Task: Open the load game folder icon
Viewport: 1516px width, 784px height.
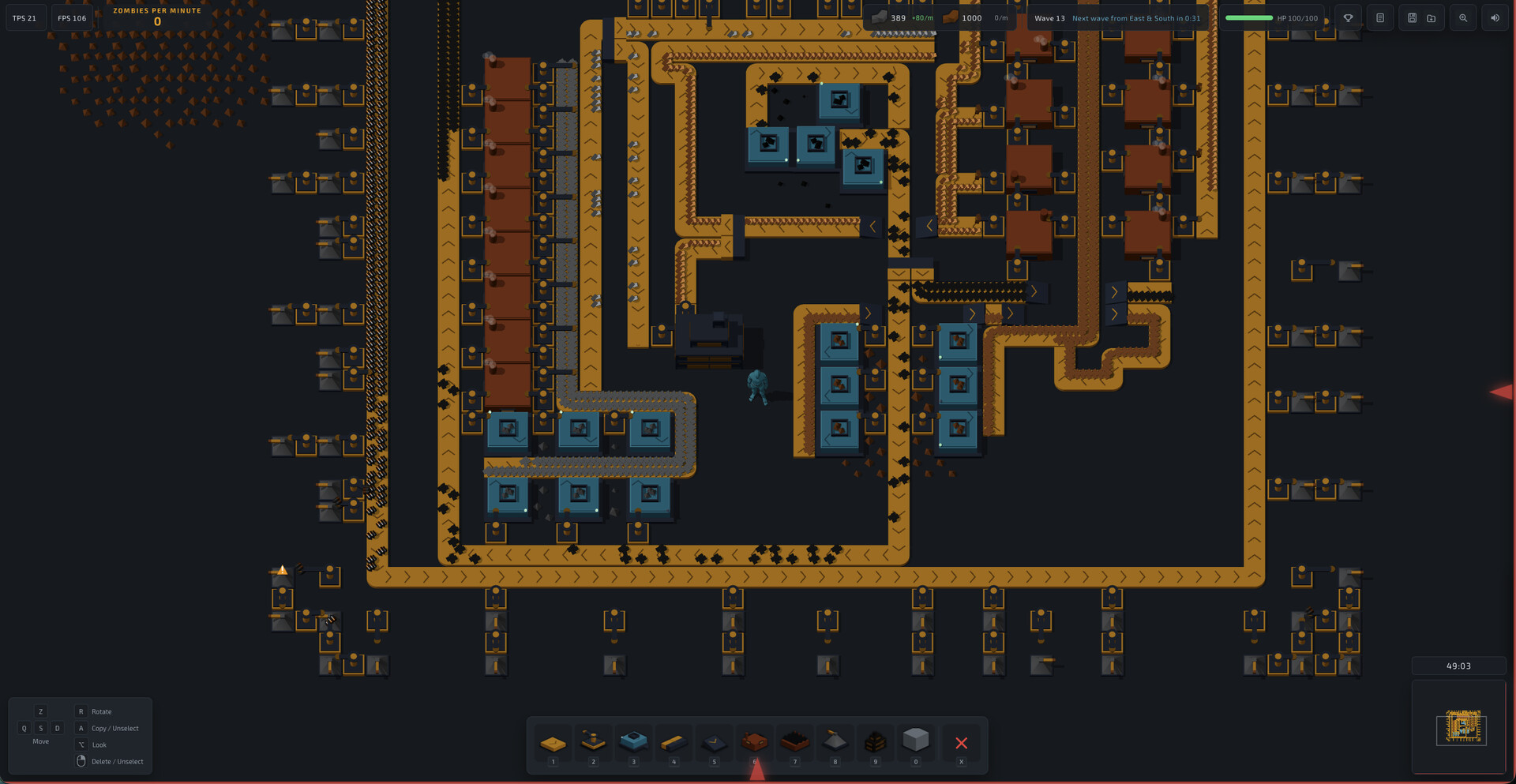Action: pos(1431,17)
